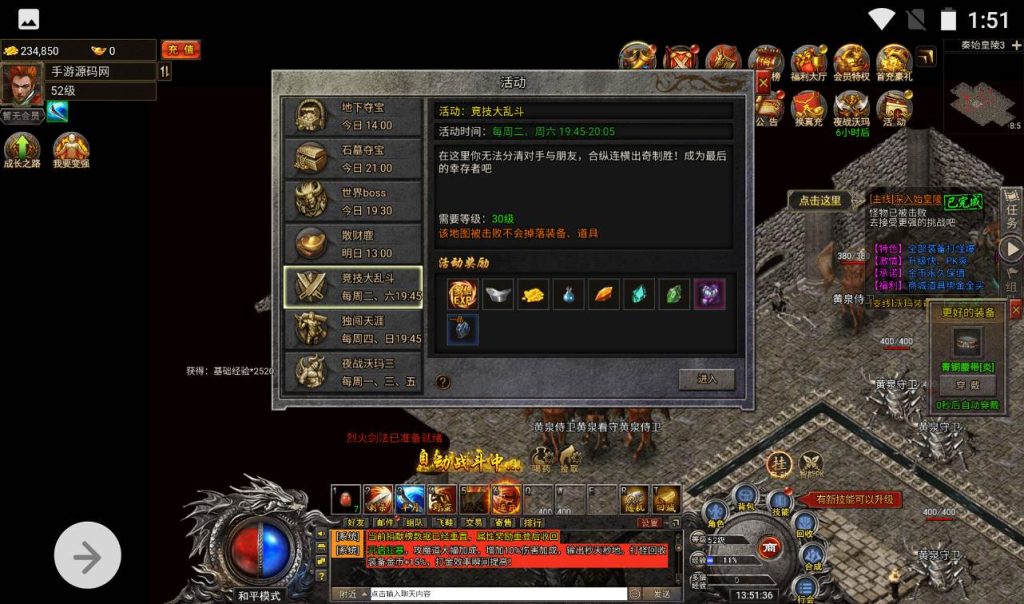This screenshot has width=1024, height=604.
Task: Pick the 夜战沃玛三 activity entry
Action: coord(352,371)
